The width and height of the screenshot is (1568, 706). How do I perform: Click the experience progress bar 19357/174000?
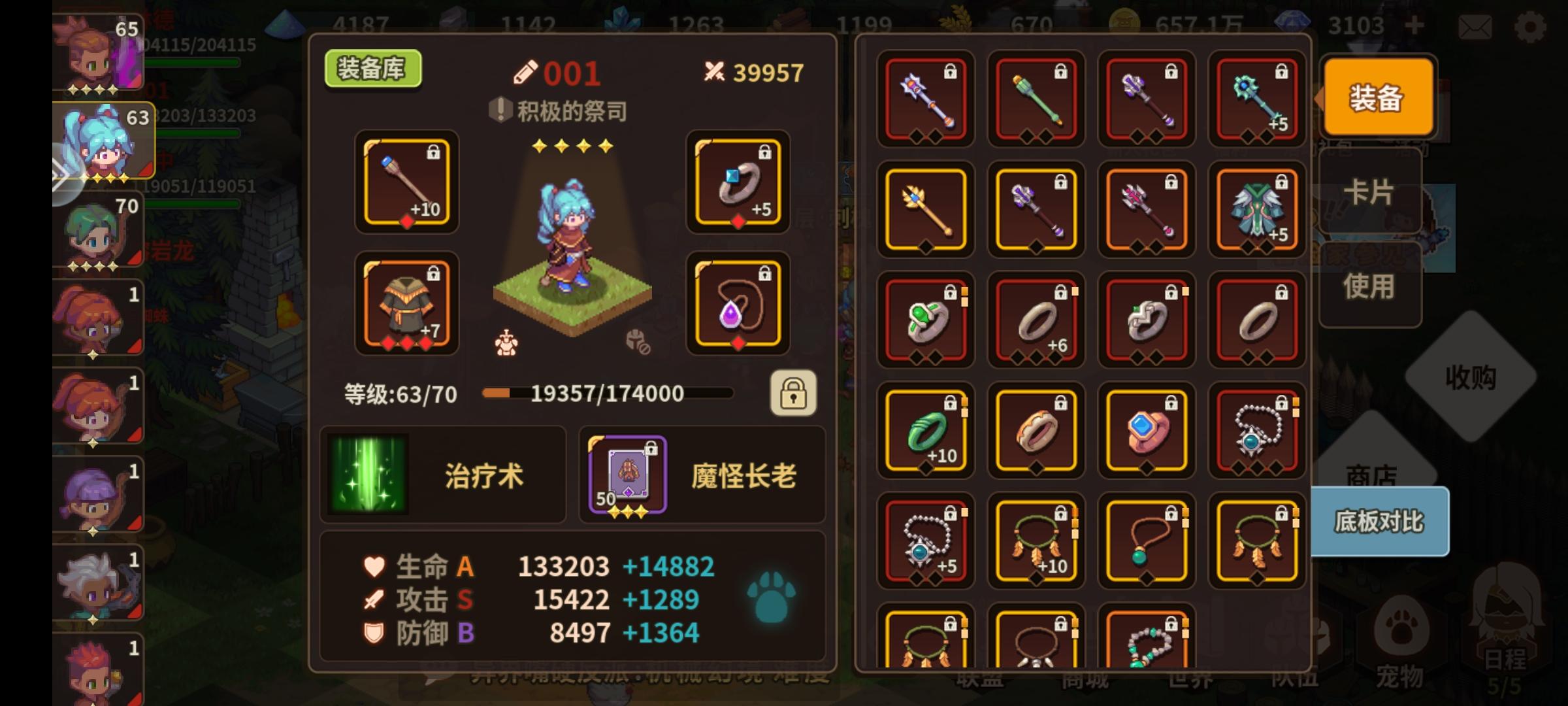click(608, 394)
